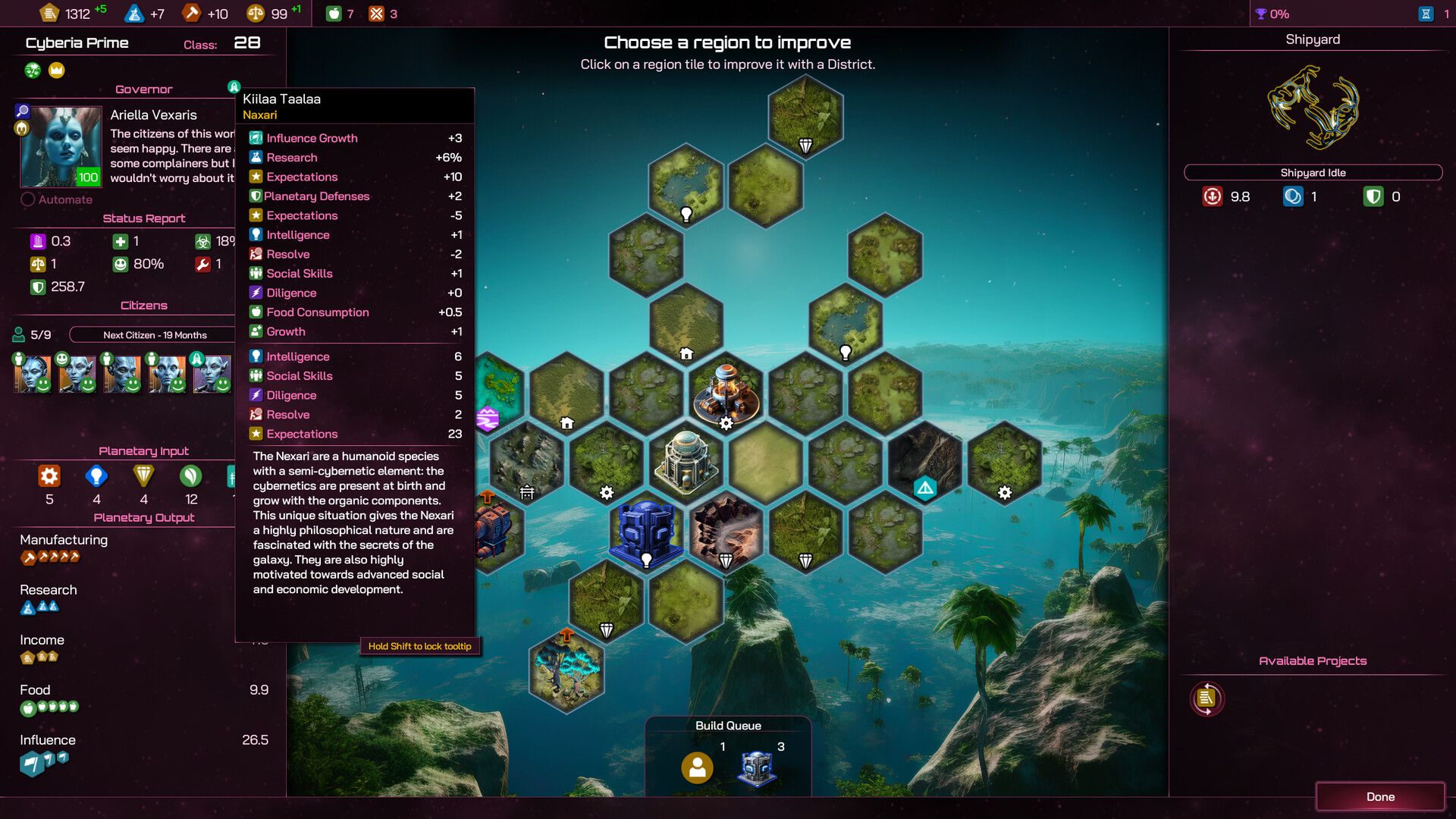The height and width of the screenshot is (819, 1456).
Task: Click the credits resource icon in top bar
Action: pyautogui.click(x=49, y=13)
